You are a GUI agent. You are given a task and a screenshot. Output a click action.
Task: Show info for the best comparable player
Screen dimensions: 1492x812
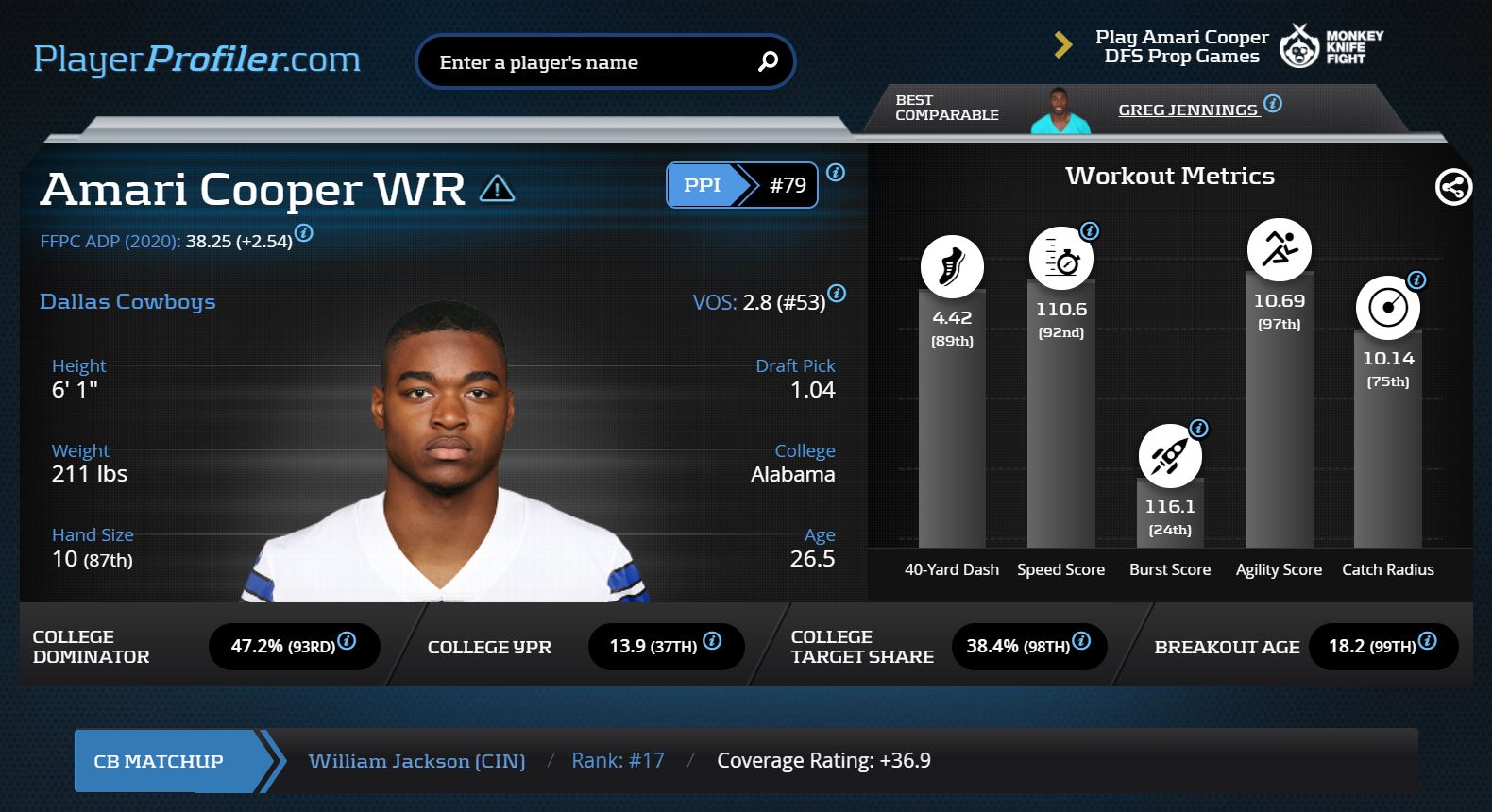click(1273, 104)
